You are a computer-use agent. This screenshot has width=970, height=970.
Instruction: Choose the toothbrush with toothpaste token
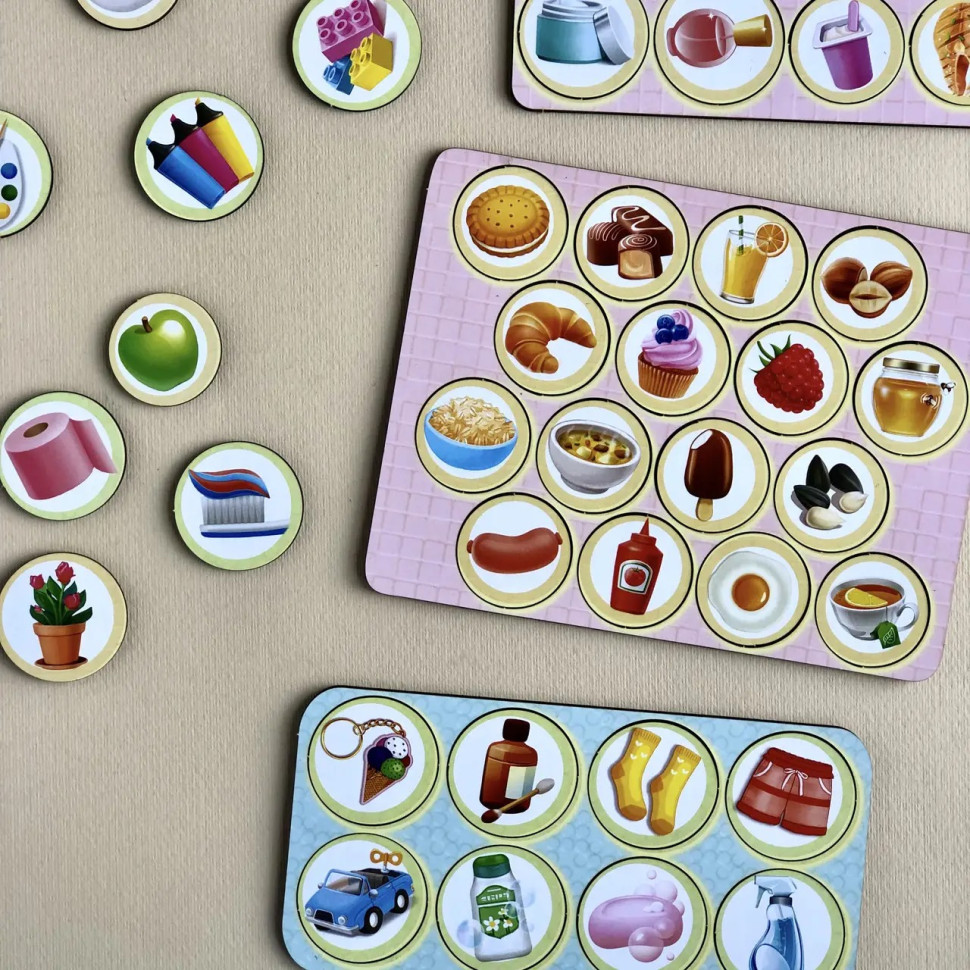click(238, 505)
